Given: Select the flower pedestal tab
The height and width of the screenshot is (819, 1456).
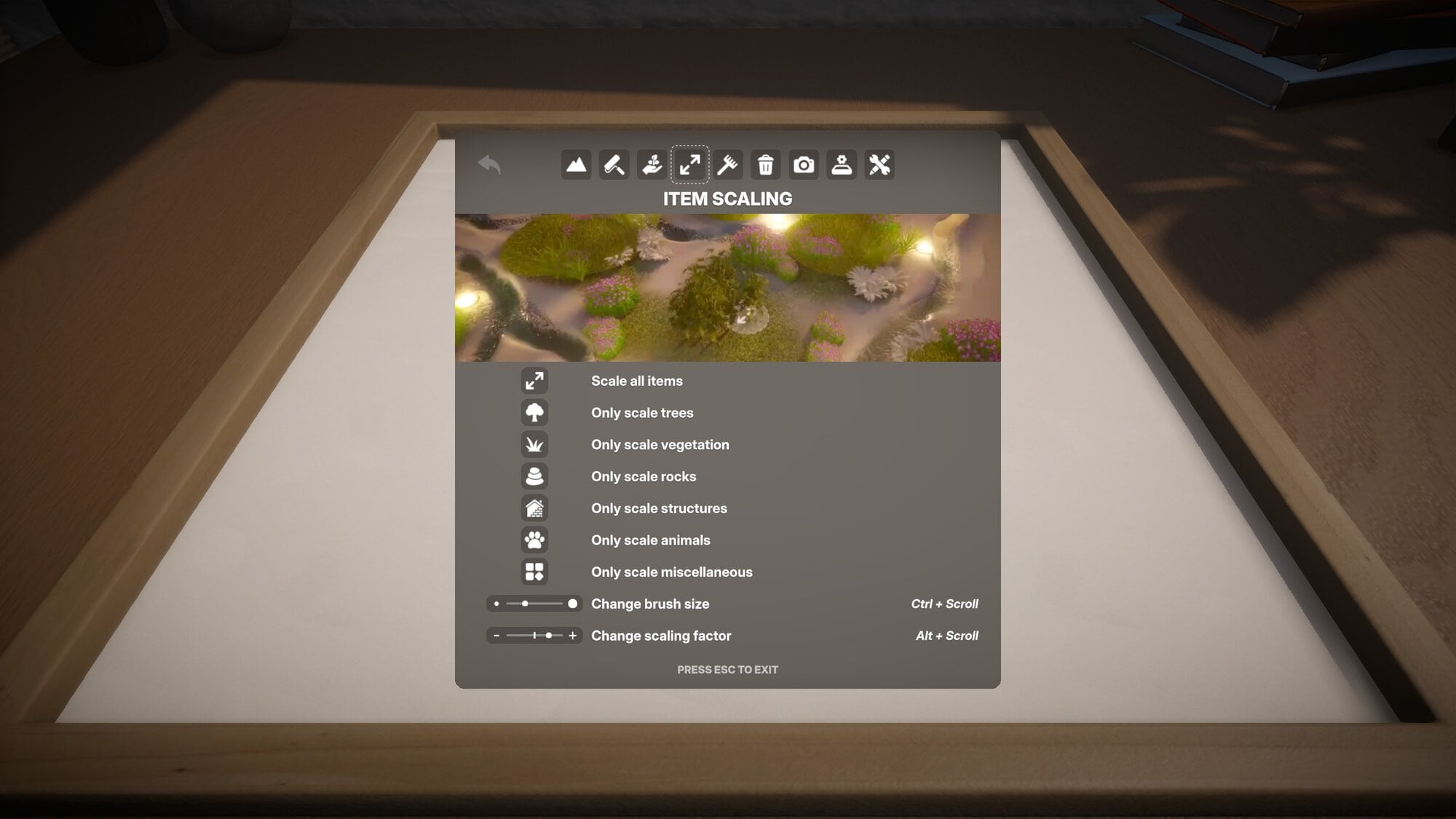Looking at the screenshot, I should click(x=842, y=165).
